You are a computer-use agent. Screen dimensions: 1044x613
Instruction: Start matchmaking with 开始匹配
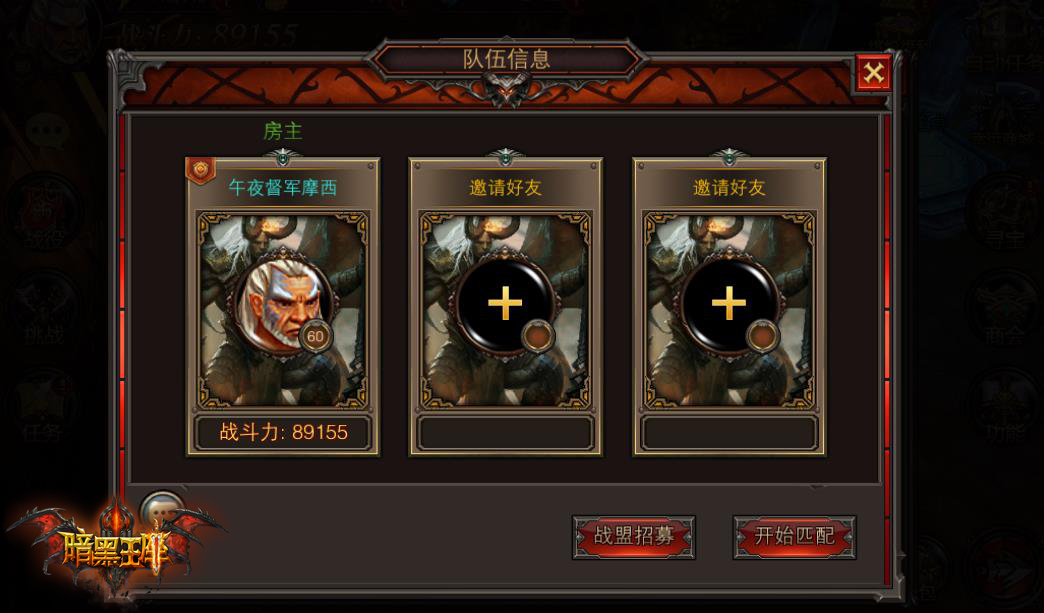[x=794, y=537]
